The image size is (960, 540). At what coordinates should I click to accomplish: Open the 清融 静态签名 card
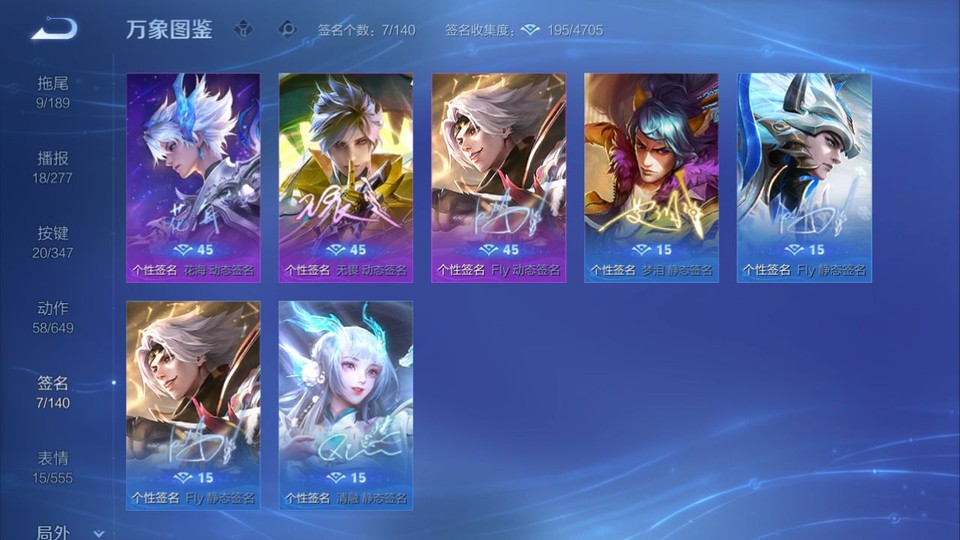tap(346, 405)
